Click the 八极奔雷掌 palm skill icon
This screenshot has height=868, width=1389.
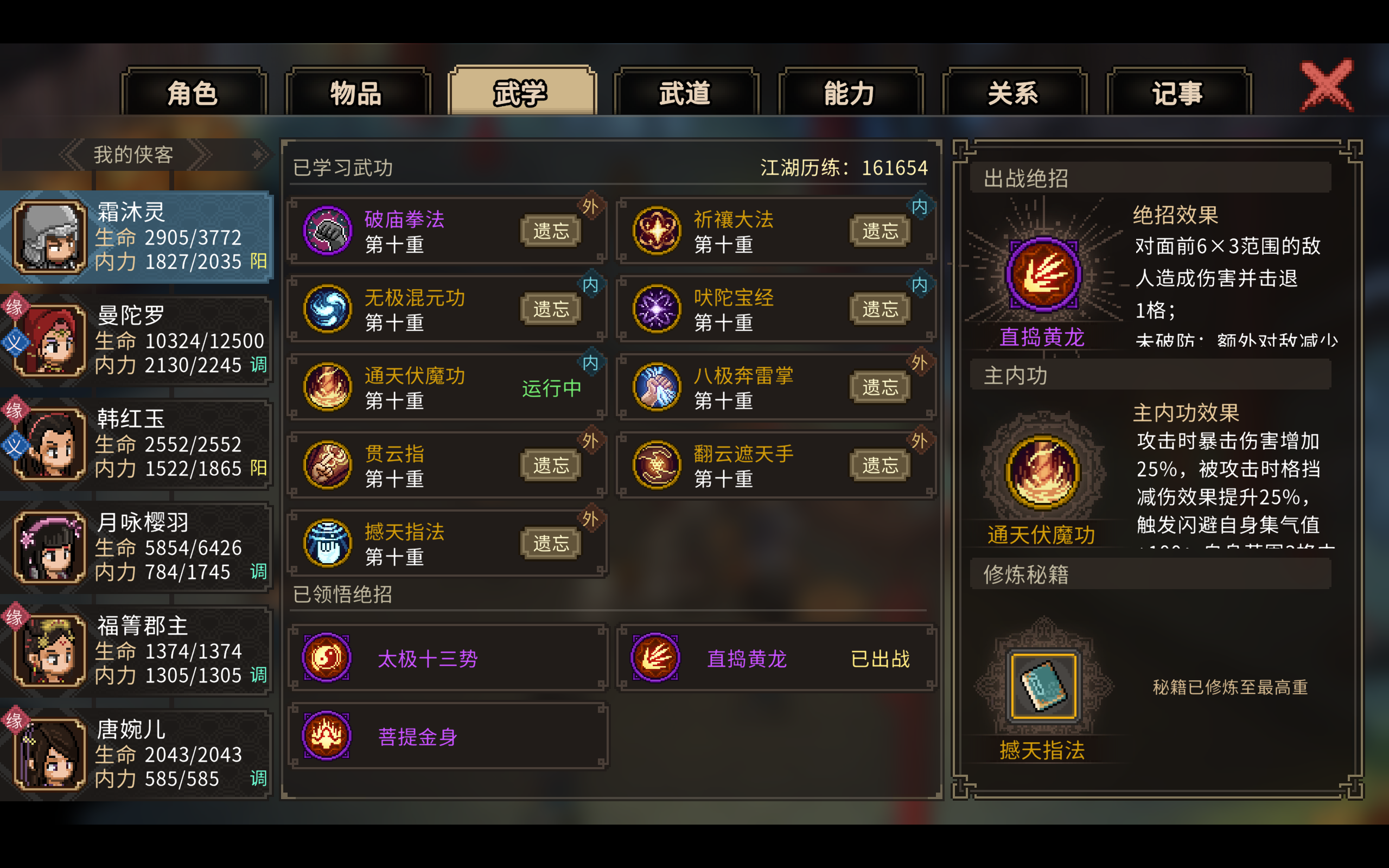(x=656, y=386)
